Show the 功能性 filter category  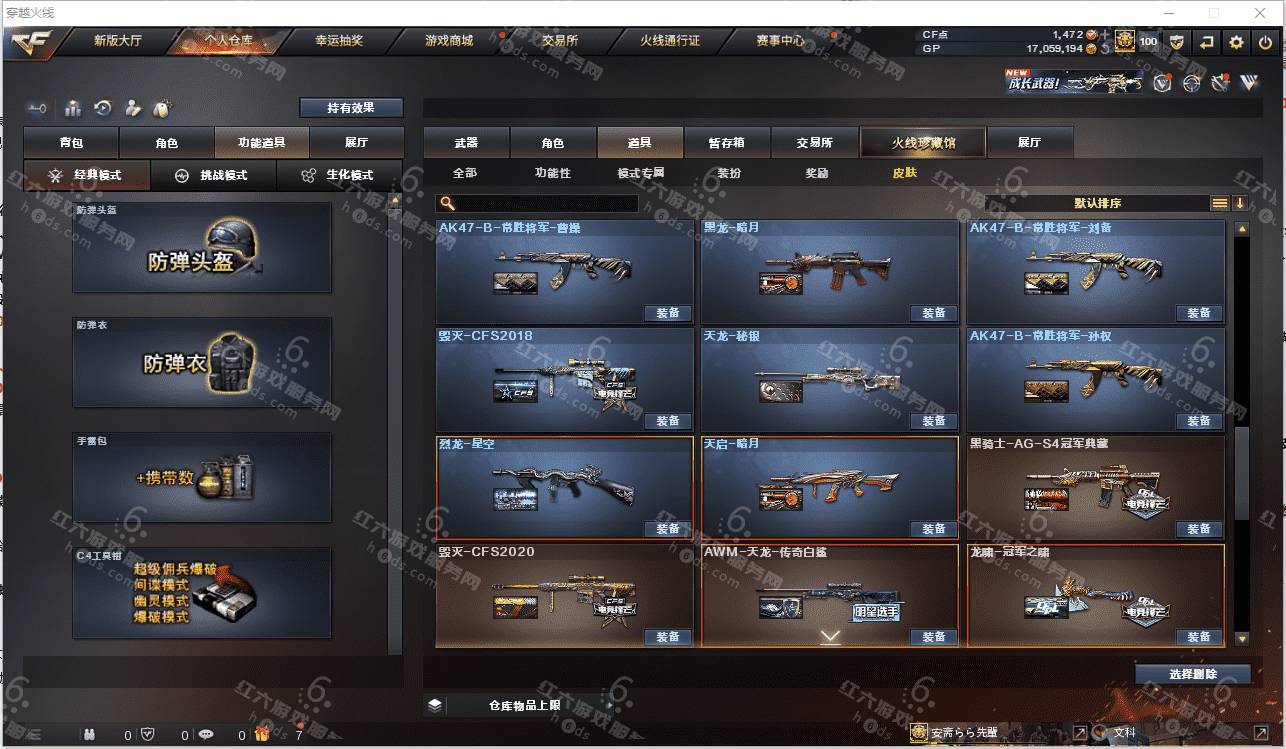(552, 173)
